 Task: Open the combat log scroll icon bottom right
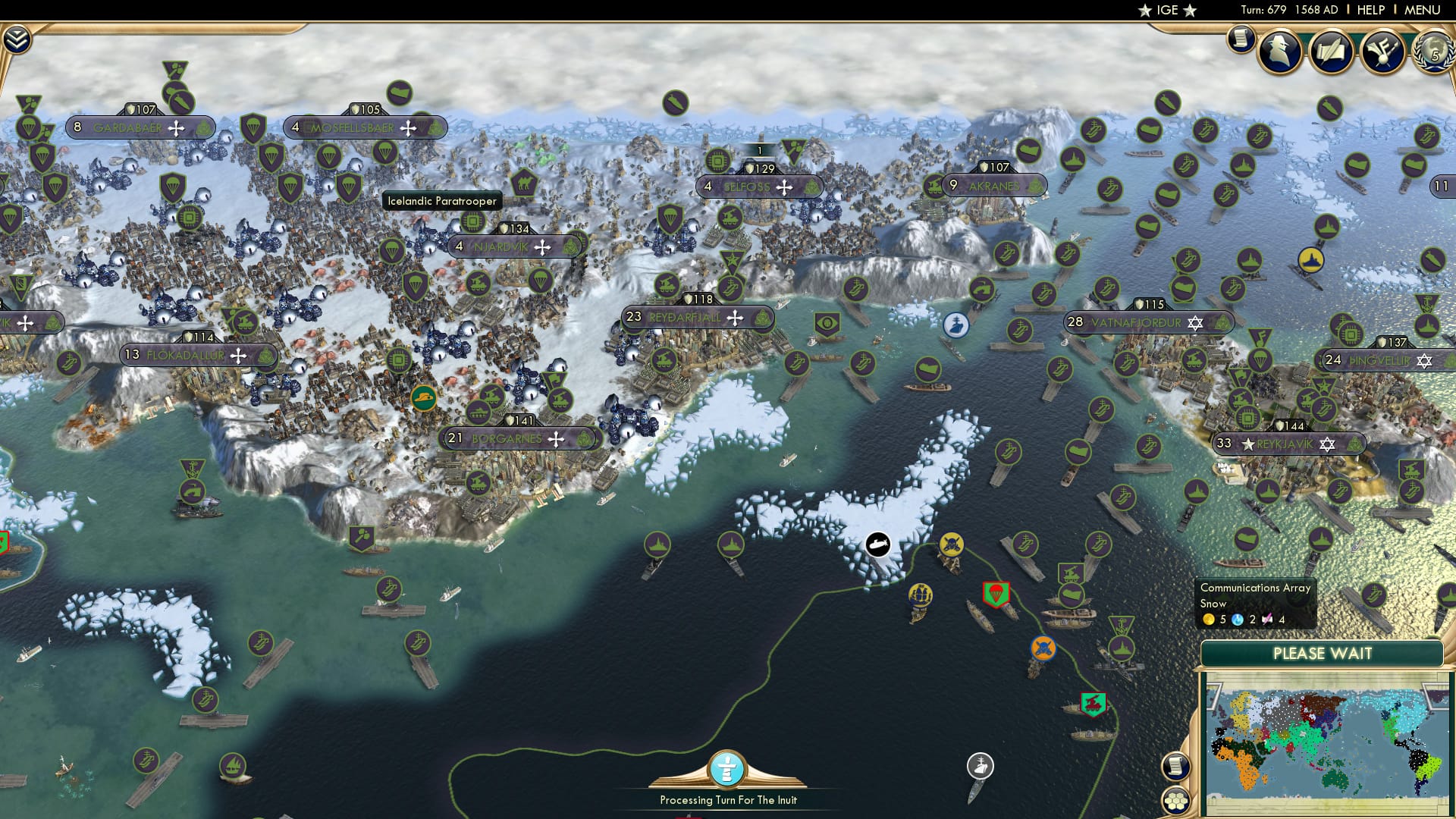pyautogui.click(x=1175, y=767)
